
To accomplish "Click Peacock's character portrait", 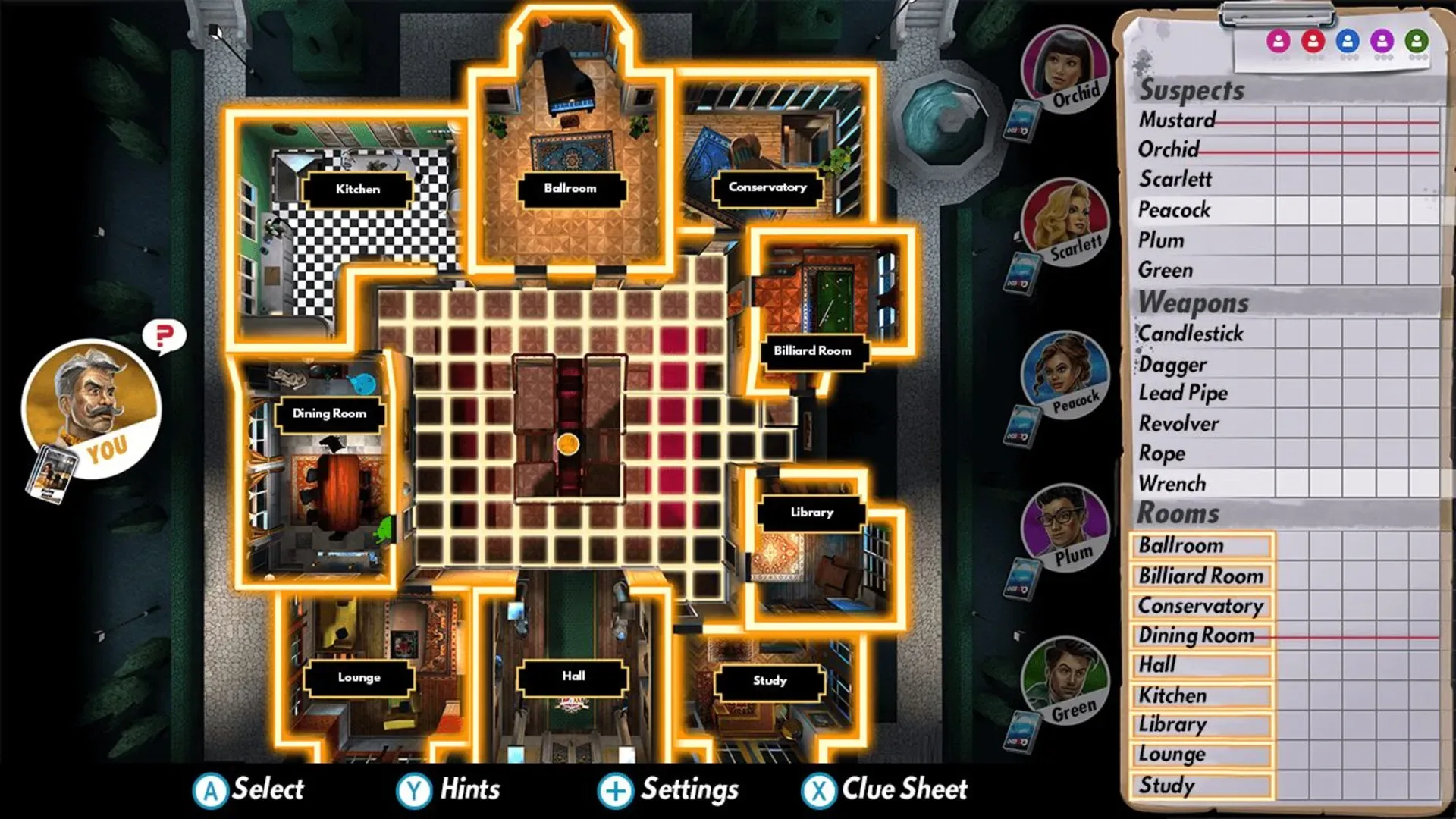I will pyautogui.click(x=1065, y=375).
